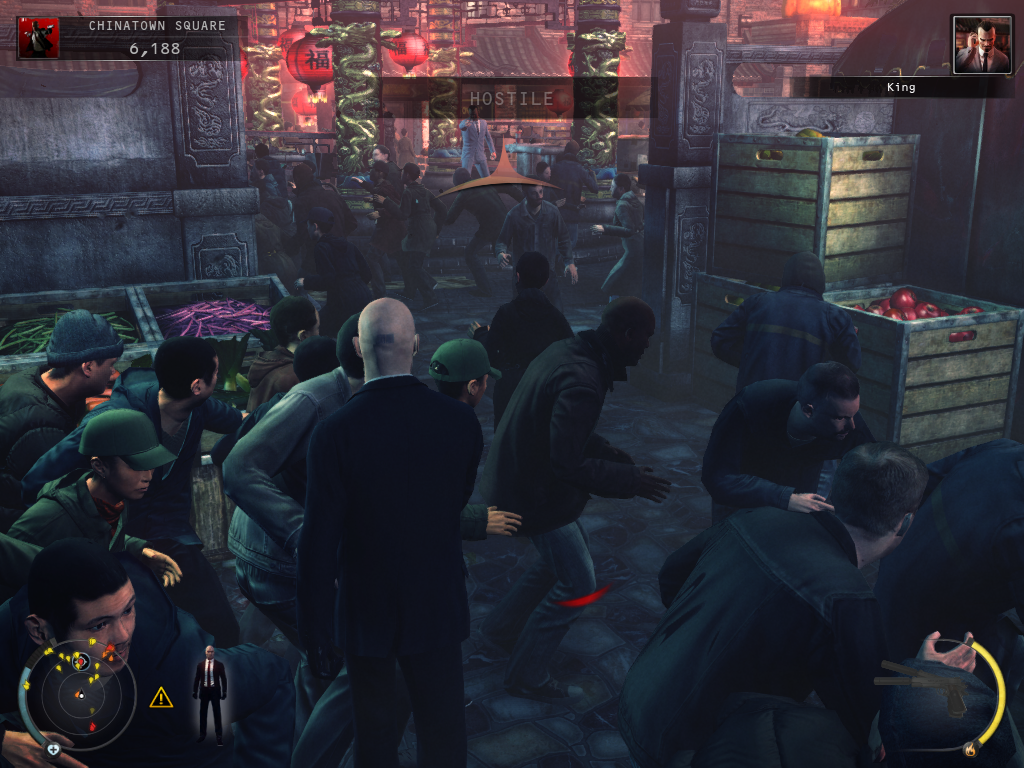Click the red agent silhouette score icon

[39, 38]
